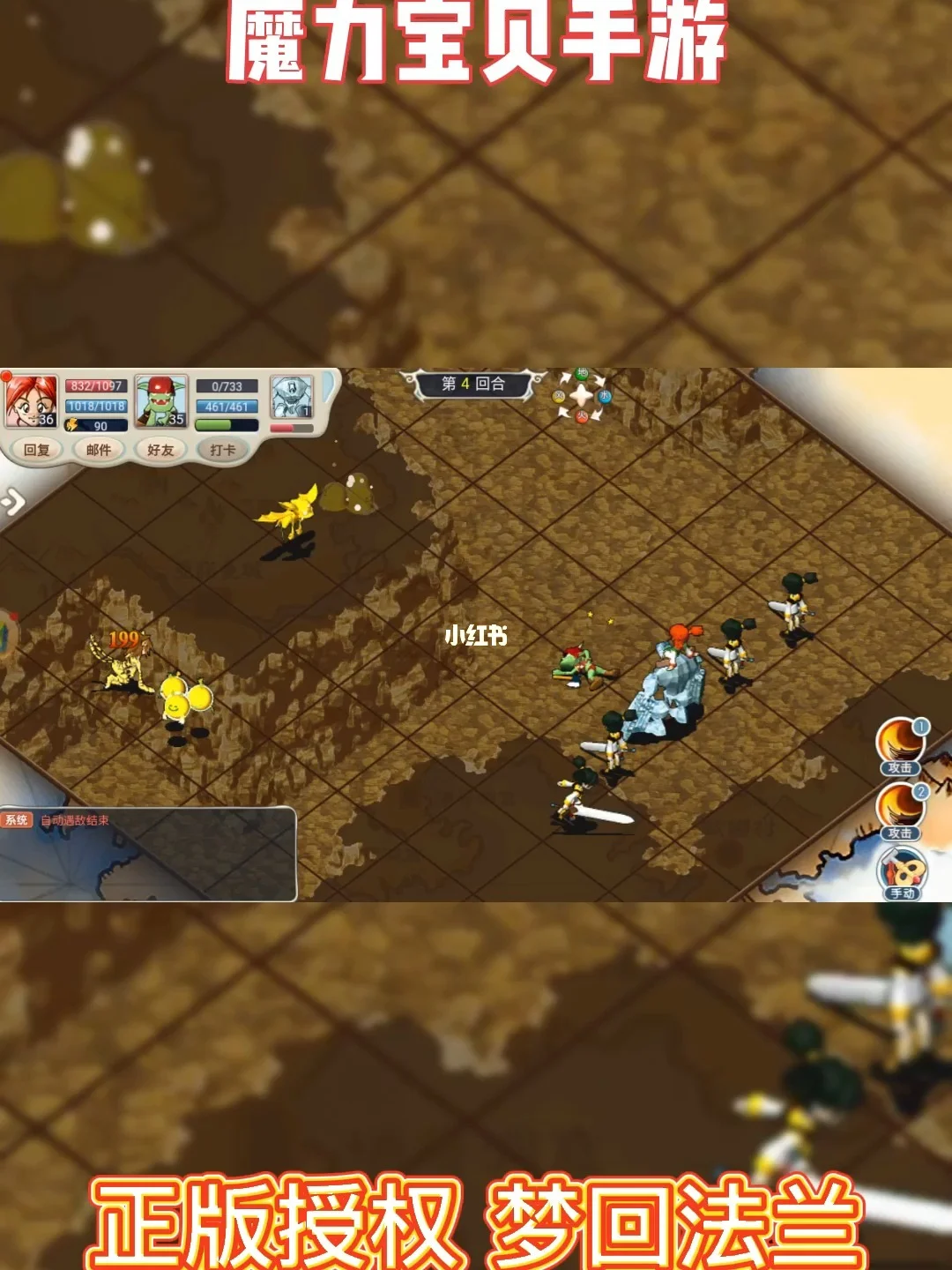Select the red-haired player portrait
The width and height of the screenshot is (952, 1270).
click(x=31, y=400)
